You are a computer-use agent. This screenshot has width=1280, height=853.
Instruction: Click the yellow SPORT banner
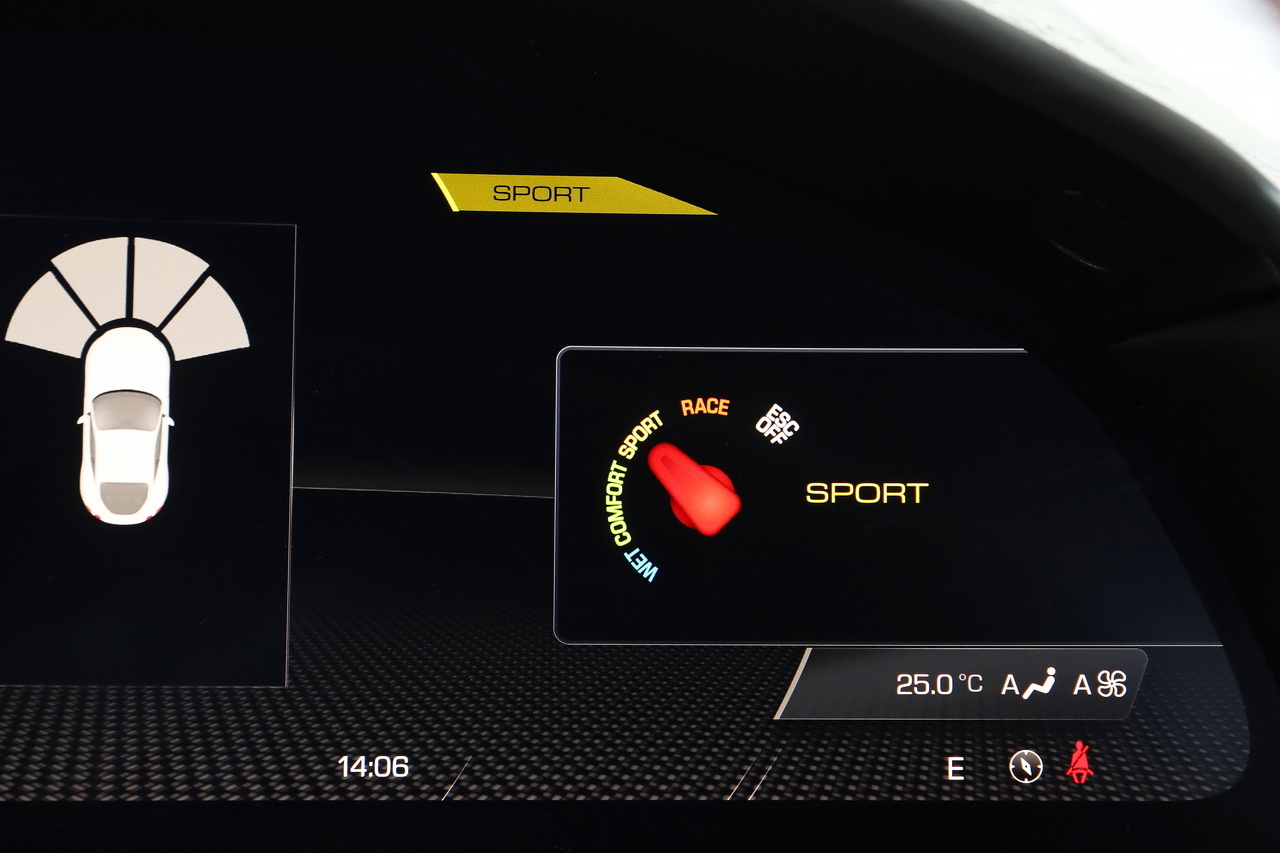coord(560,194)
